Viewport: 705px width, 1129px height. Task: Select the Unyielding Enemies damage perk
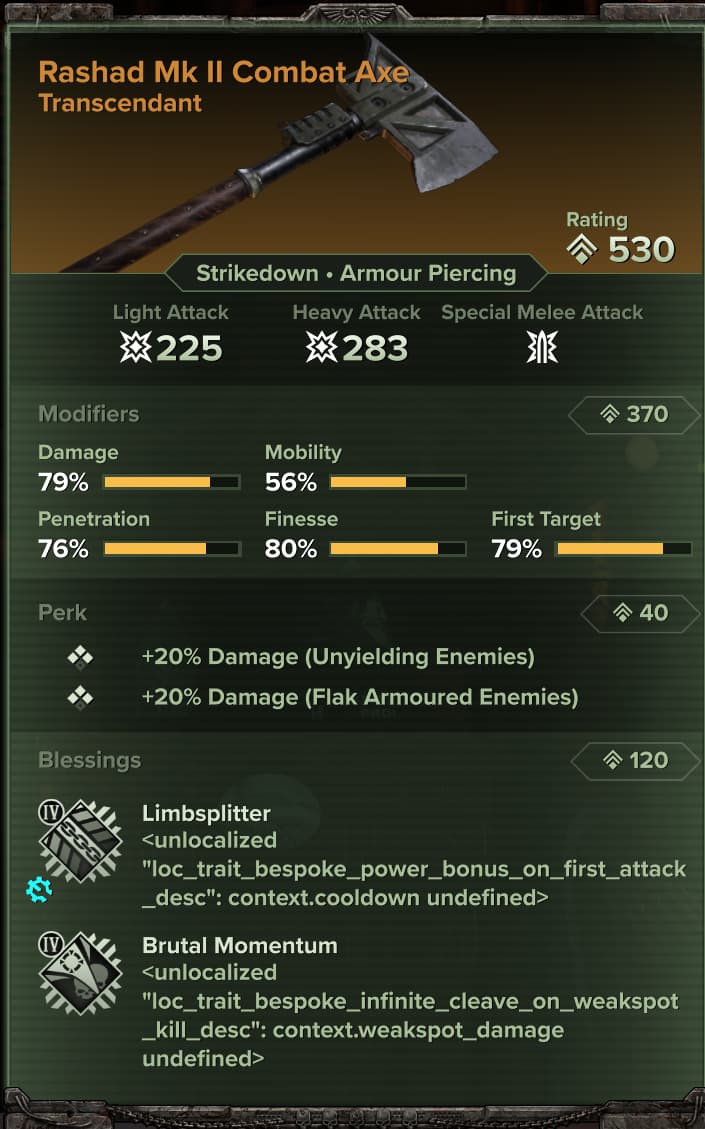pos(338,657)
